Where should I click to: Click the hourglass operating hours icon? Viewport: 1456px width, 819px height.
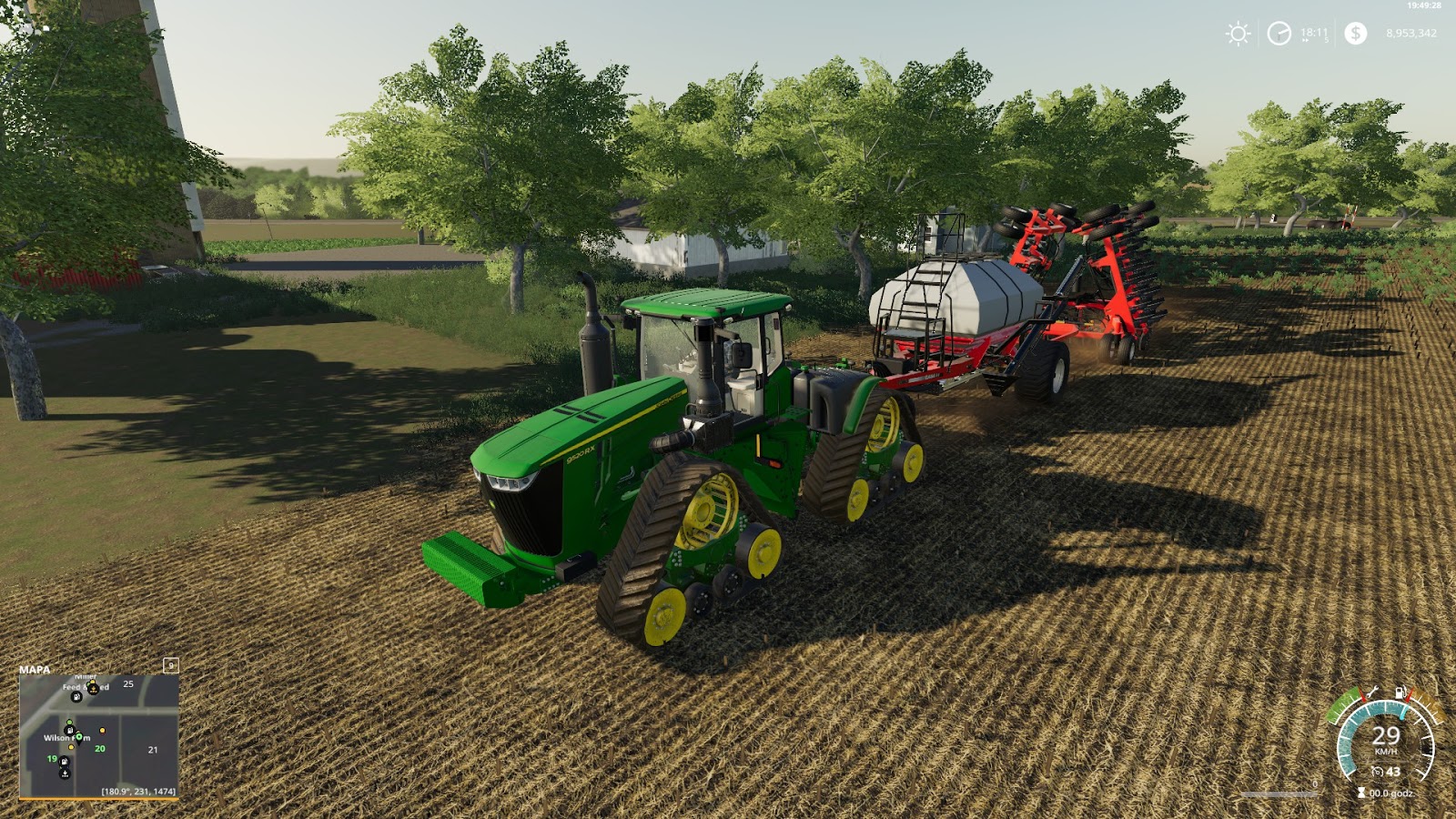[x=1361, y=792]
